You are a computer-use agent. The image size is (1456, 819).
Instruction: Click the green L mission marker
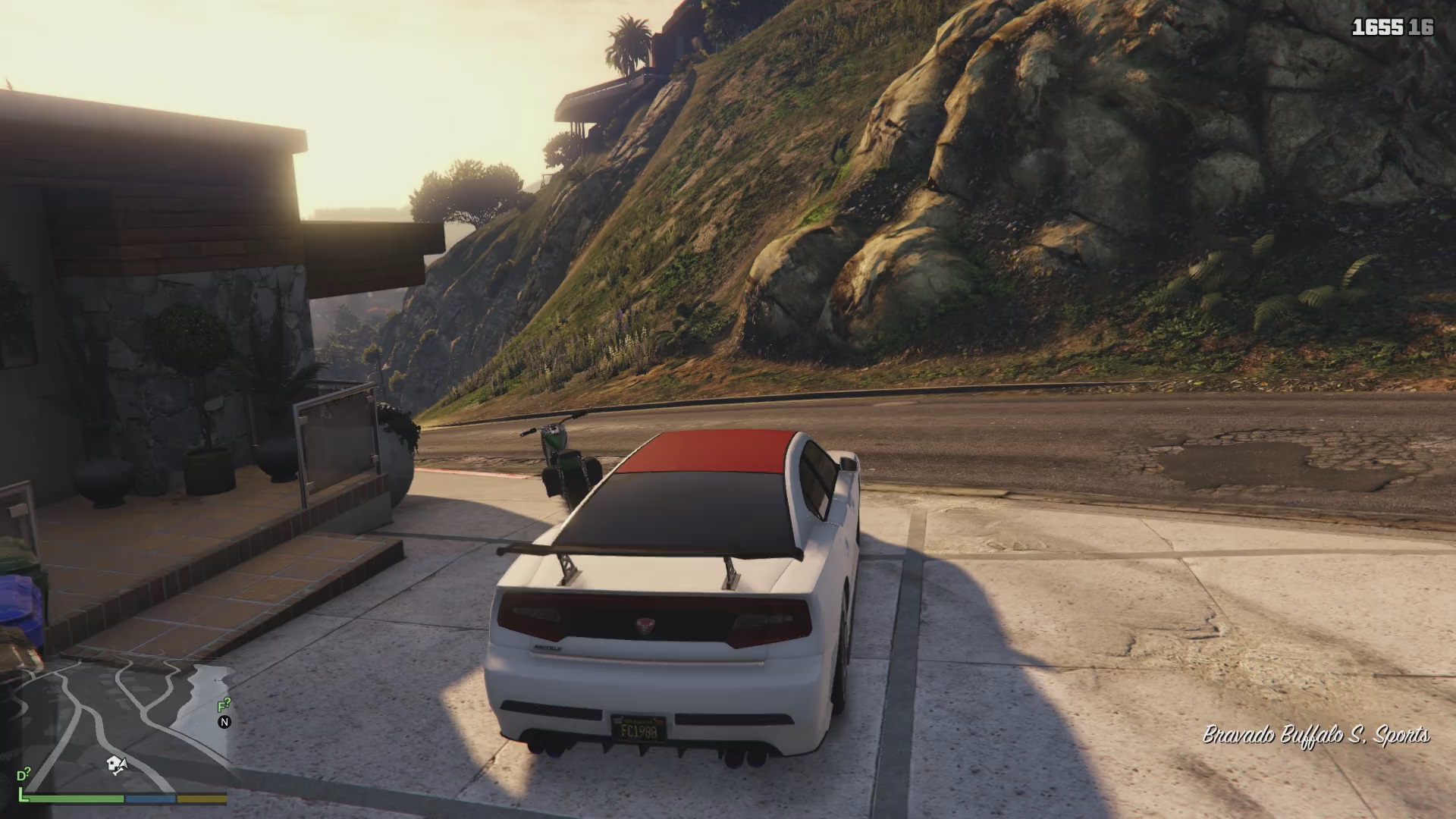pyautogui.click(x=24, y=795)
